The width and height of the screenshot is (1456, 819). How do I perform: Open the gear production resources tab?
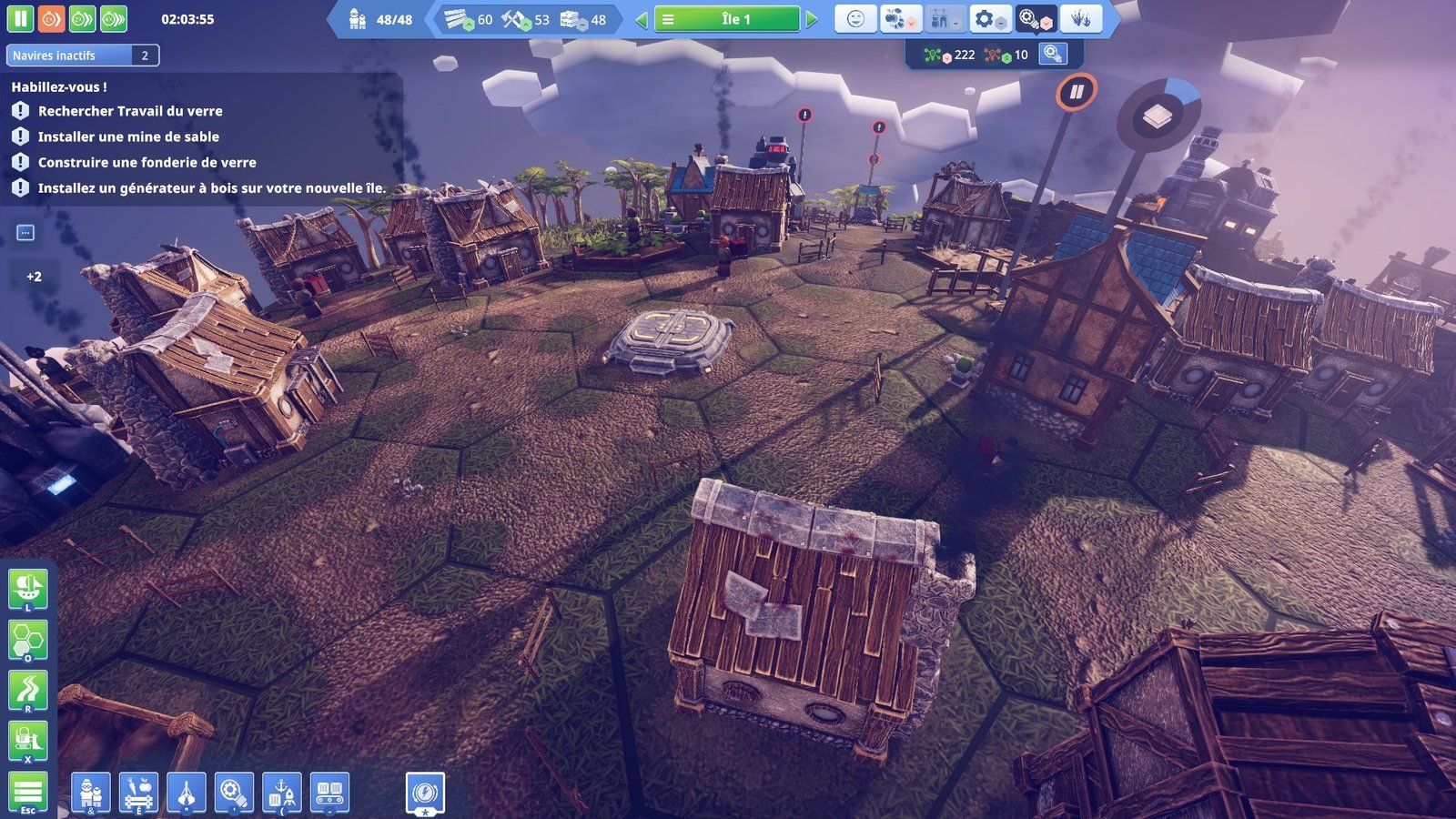pyautogui.click(x=988, y=19)
